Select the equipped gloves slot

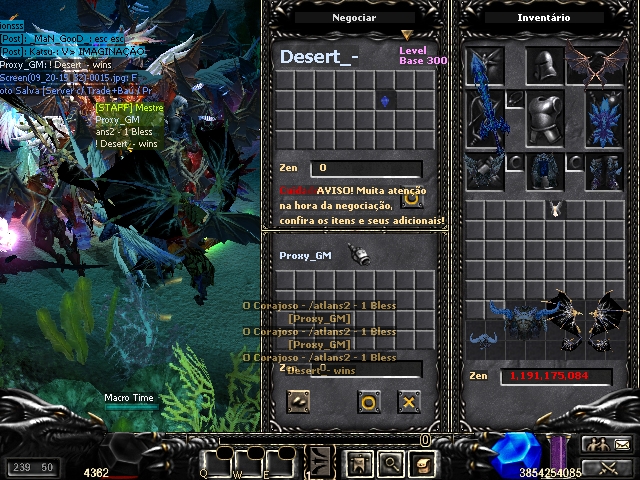pyautogui.click(x=483, y=171)
